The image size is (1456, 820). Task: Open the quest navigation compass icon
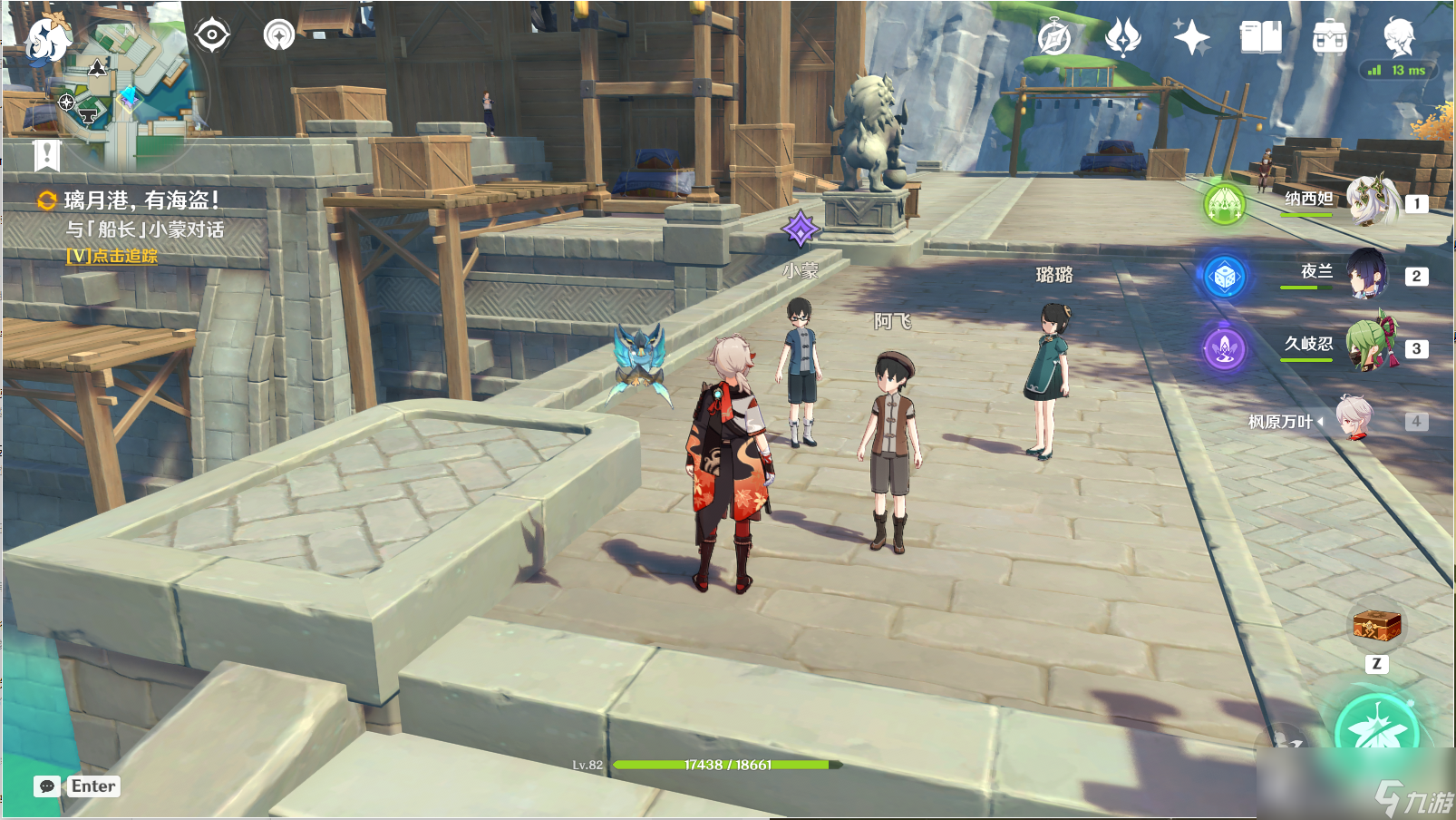click(279, 35)
